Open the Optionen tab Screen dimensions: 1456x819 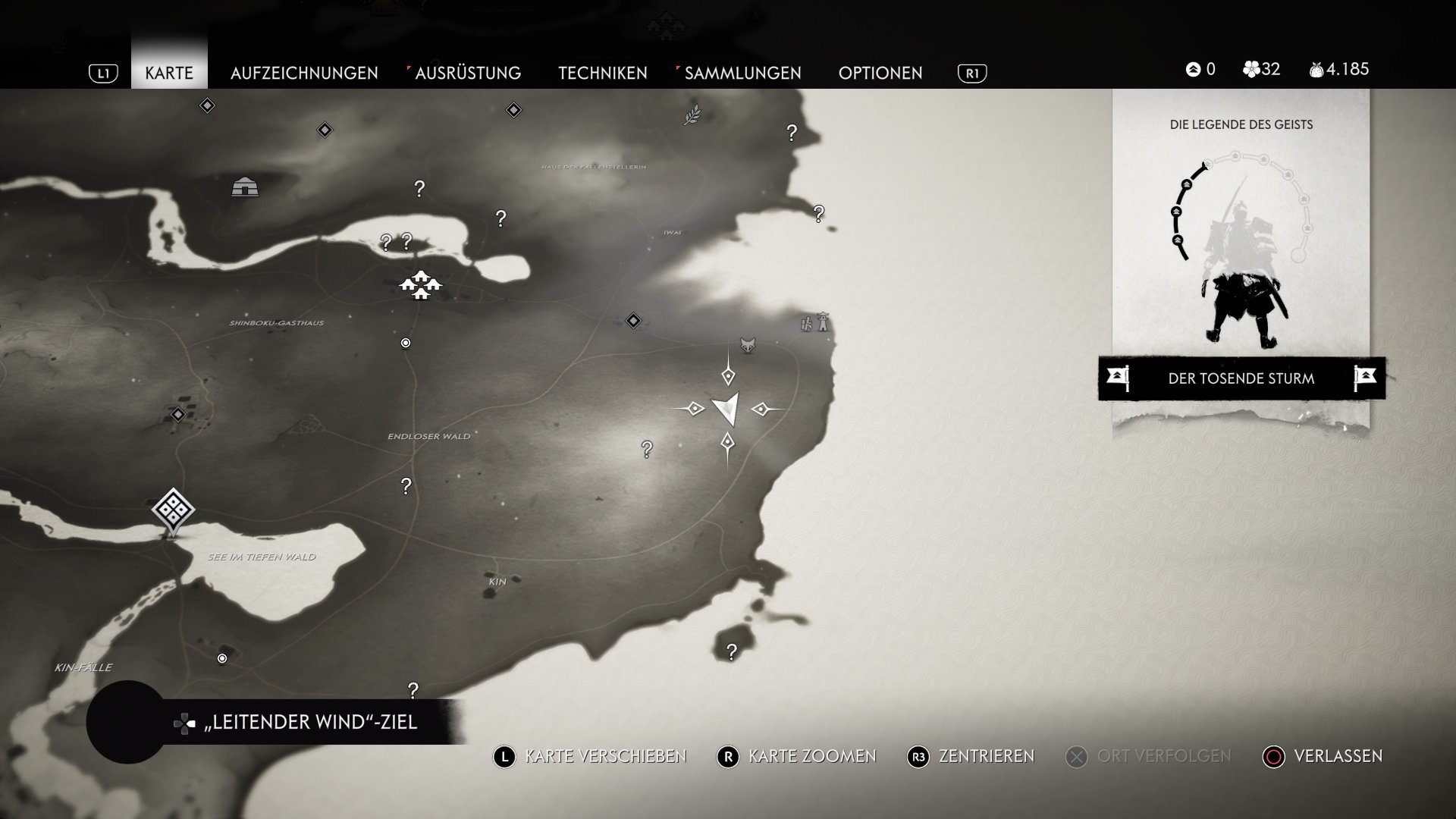pyautogui.click(x=880, y=73)
